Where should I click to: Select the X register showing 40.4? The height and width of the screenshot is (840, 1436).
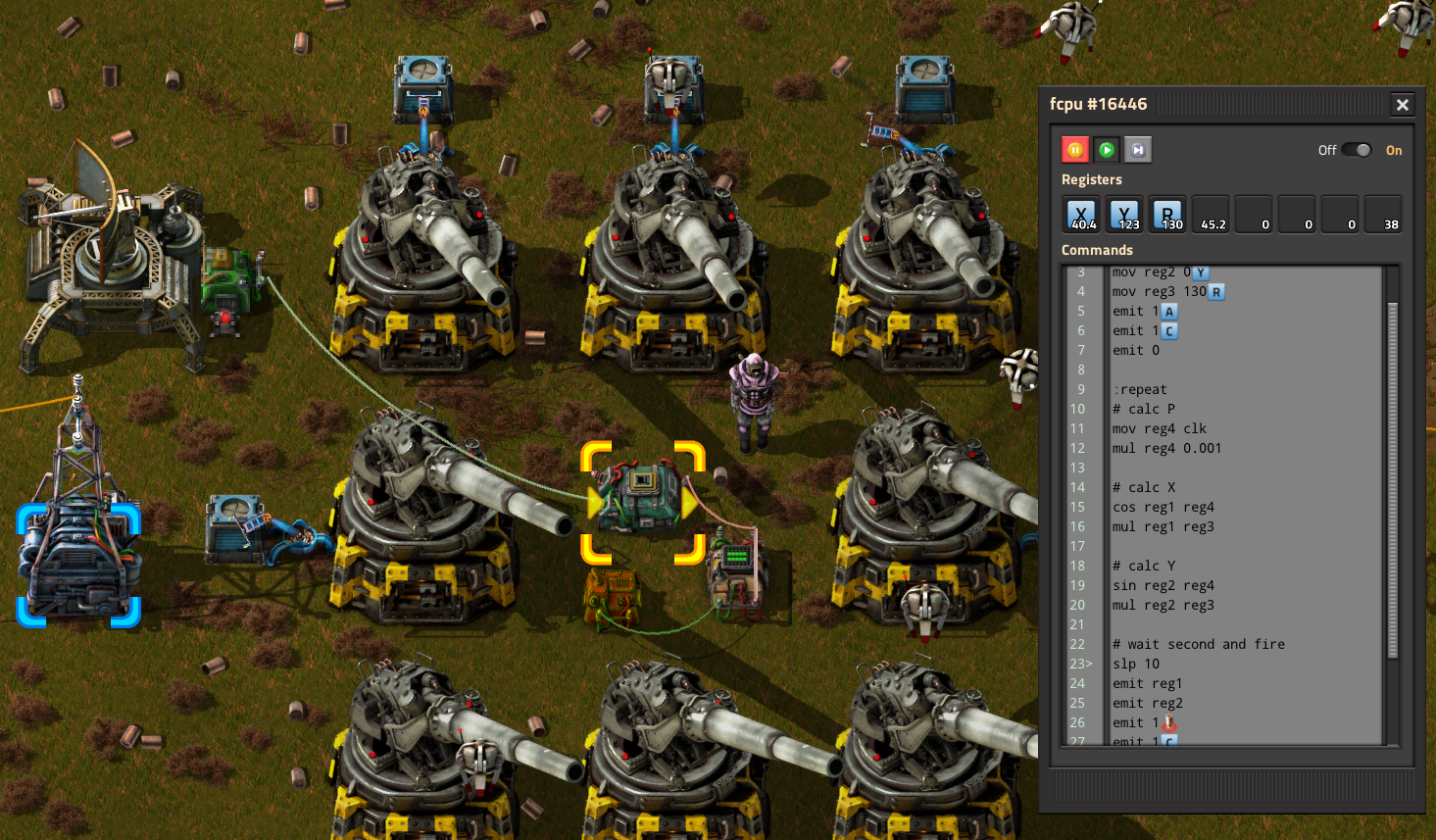click(x=1081, y=215)
